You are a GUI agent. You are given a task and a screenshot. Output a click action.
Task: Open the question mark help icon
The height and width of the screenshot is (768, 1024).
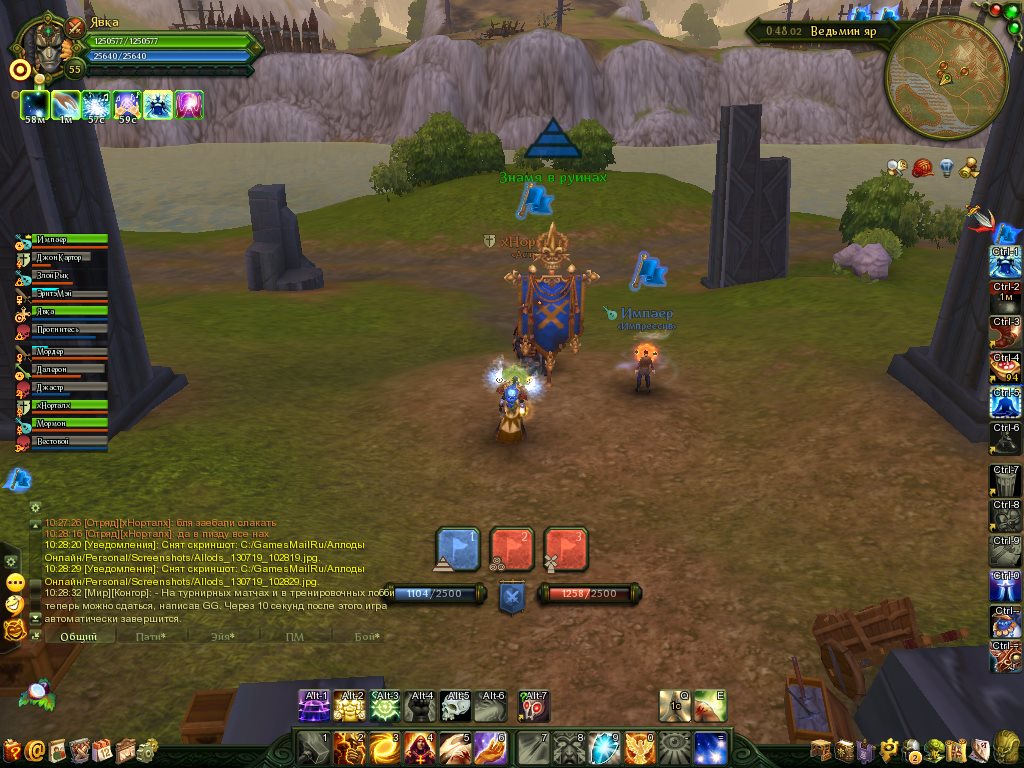[12, 749]
